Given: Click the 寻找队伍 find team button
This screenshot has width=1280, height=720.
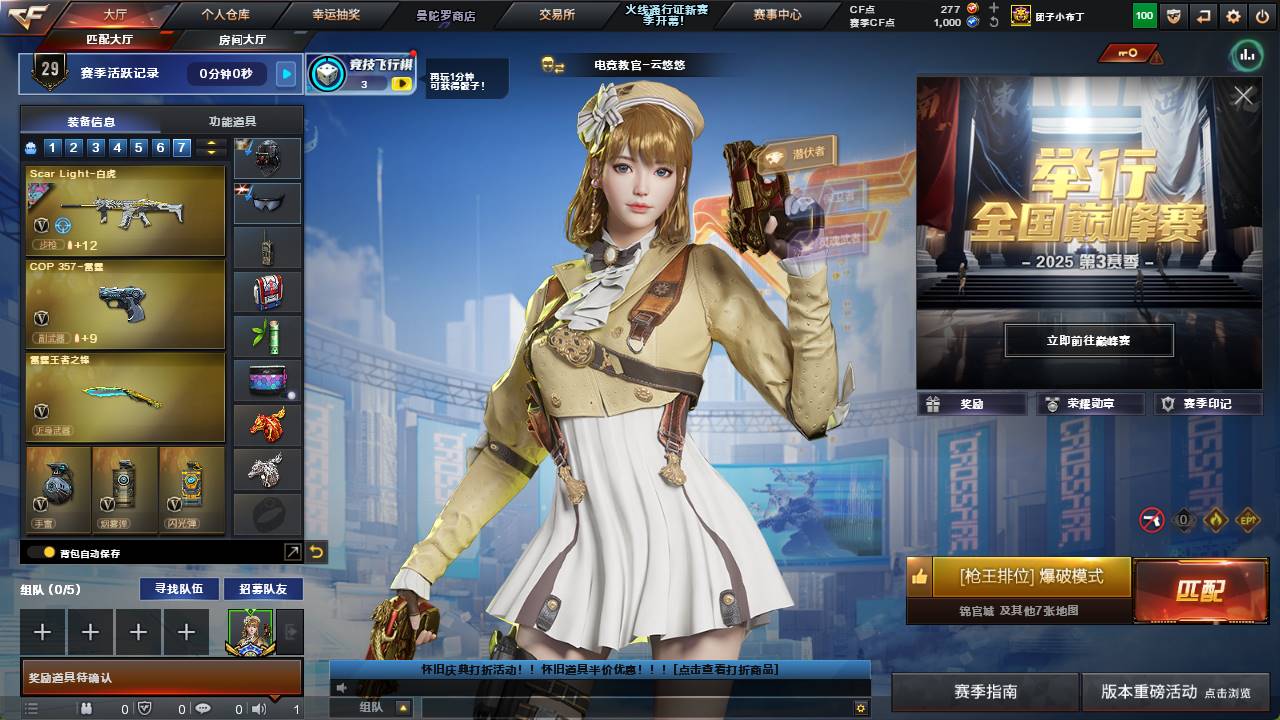Looking at the screenshot, I should tap(179, 589).
